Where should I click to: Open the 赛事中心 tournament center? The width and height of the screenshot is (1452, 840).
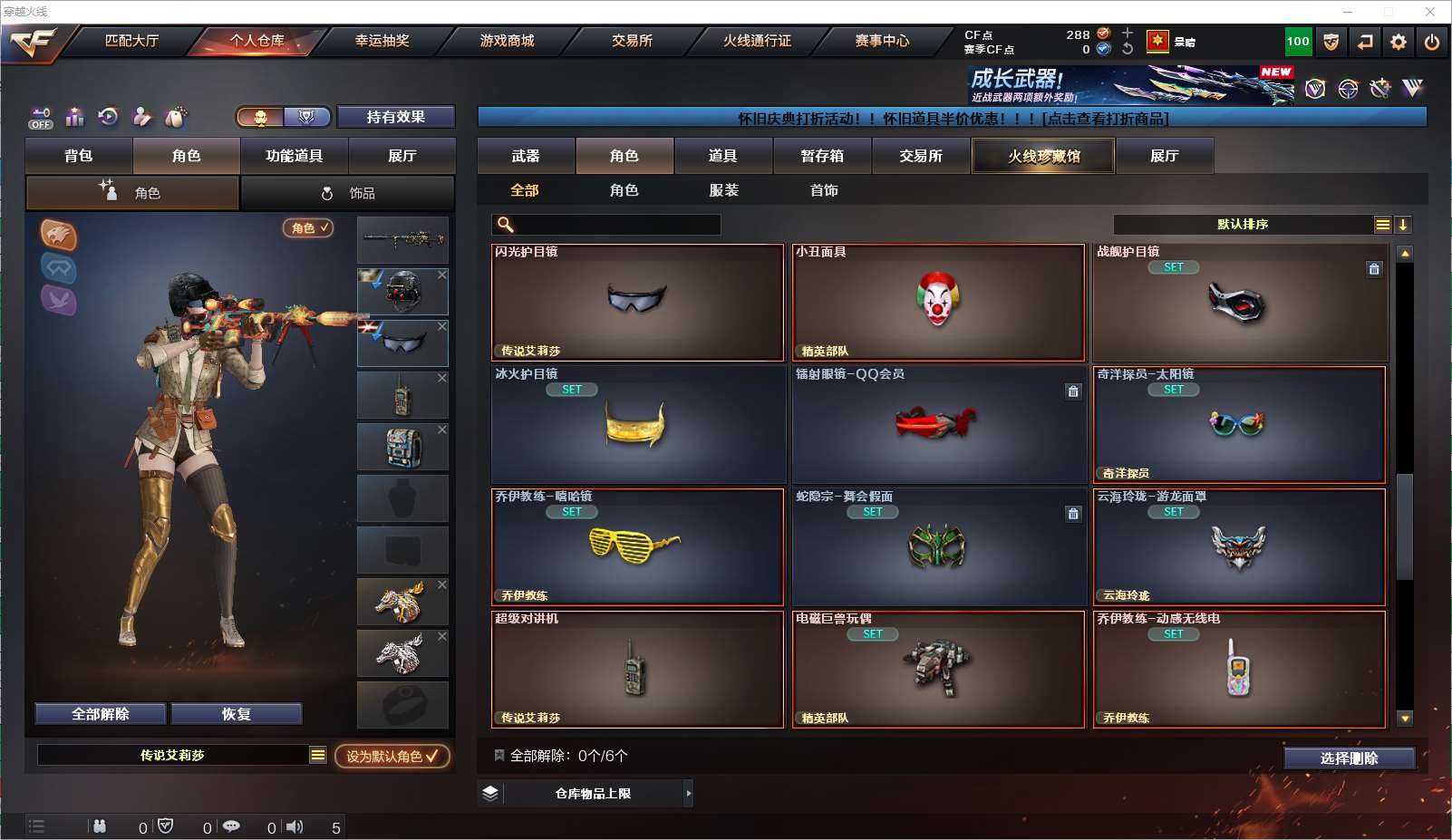coord(881,41)
